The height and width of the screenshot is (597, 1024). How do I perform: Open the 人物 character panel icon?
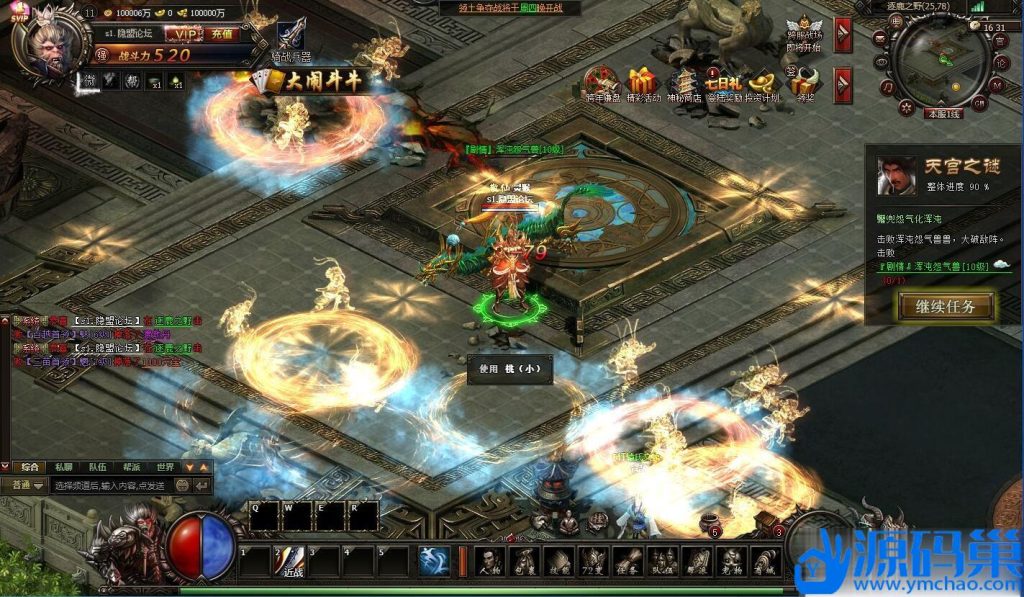[489, 562]
